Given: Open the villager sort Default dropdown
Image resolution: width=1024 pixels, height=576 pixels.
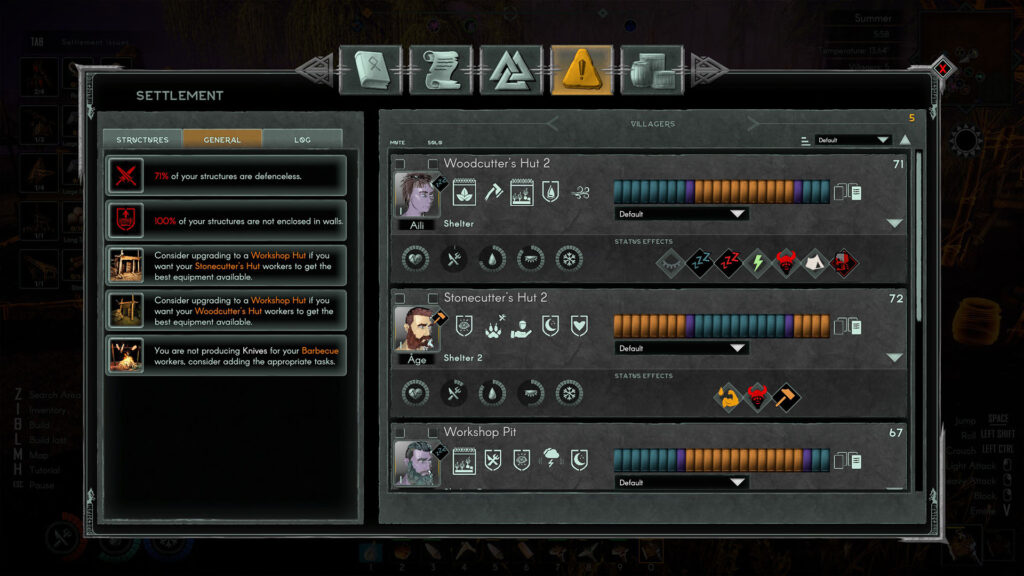Looking at the screenshot, I should [852, 140].
